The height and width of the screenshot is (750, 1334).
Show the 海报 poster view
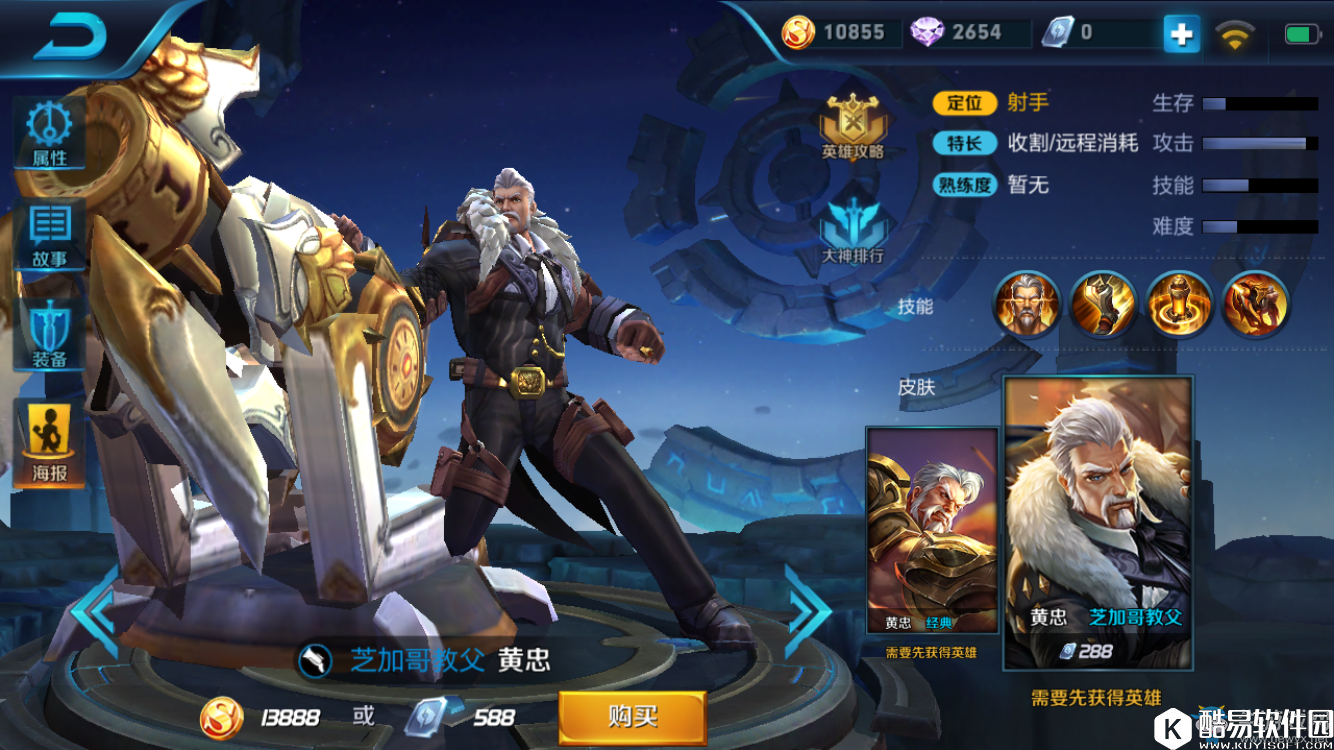click(49, 443)
